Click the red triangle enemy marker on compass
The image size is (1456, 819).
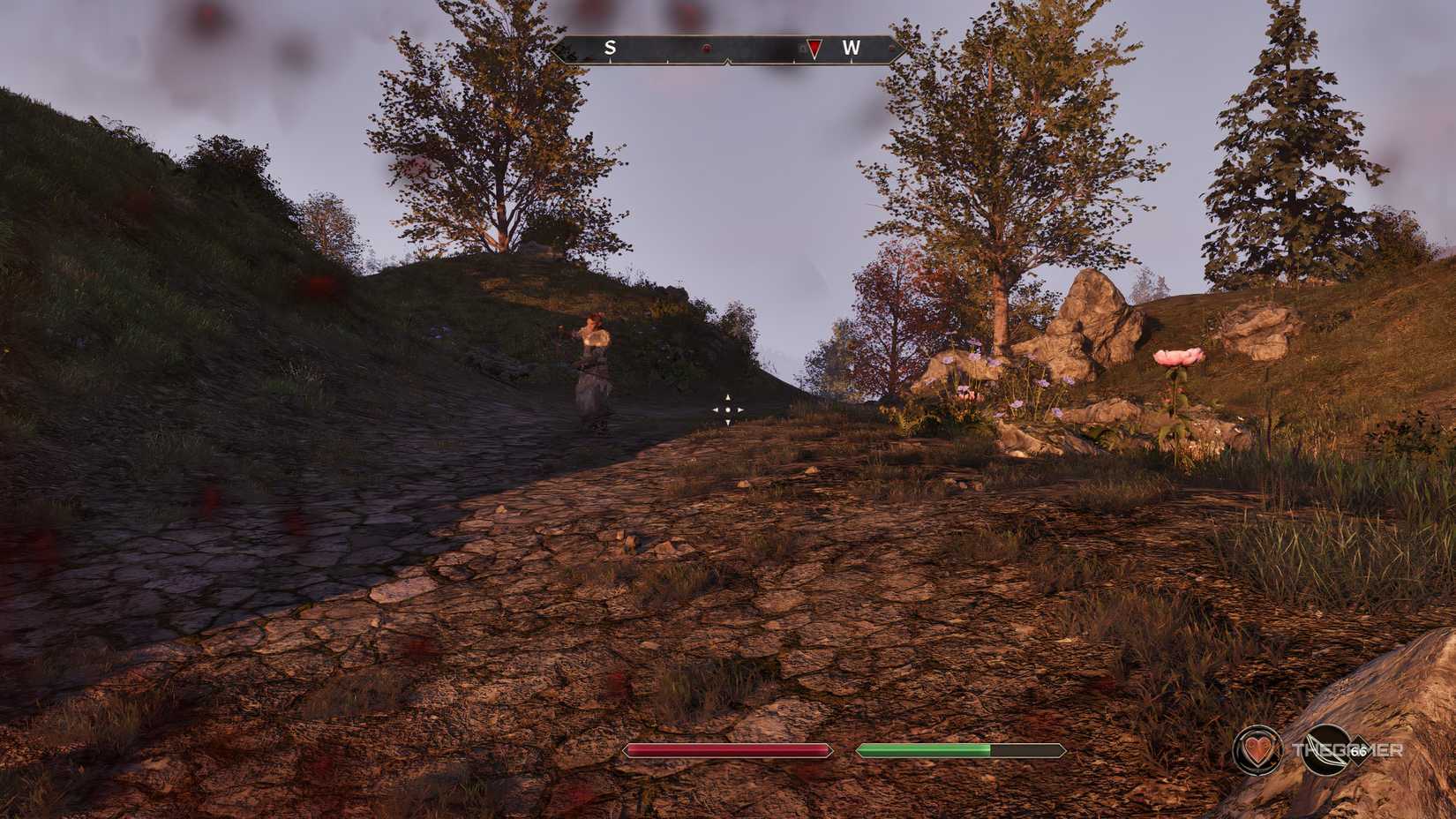814,49
